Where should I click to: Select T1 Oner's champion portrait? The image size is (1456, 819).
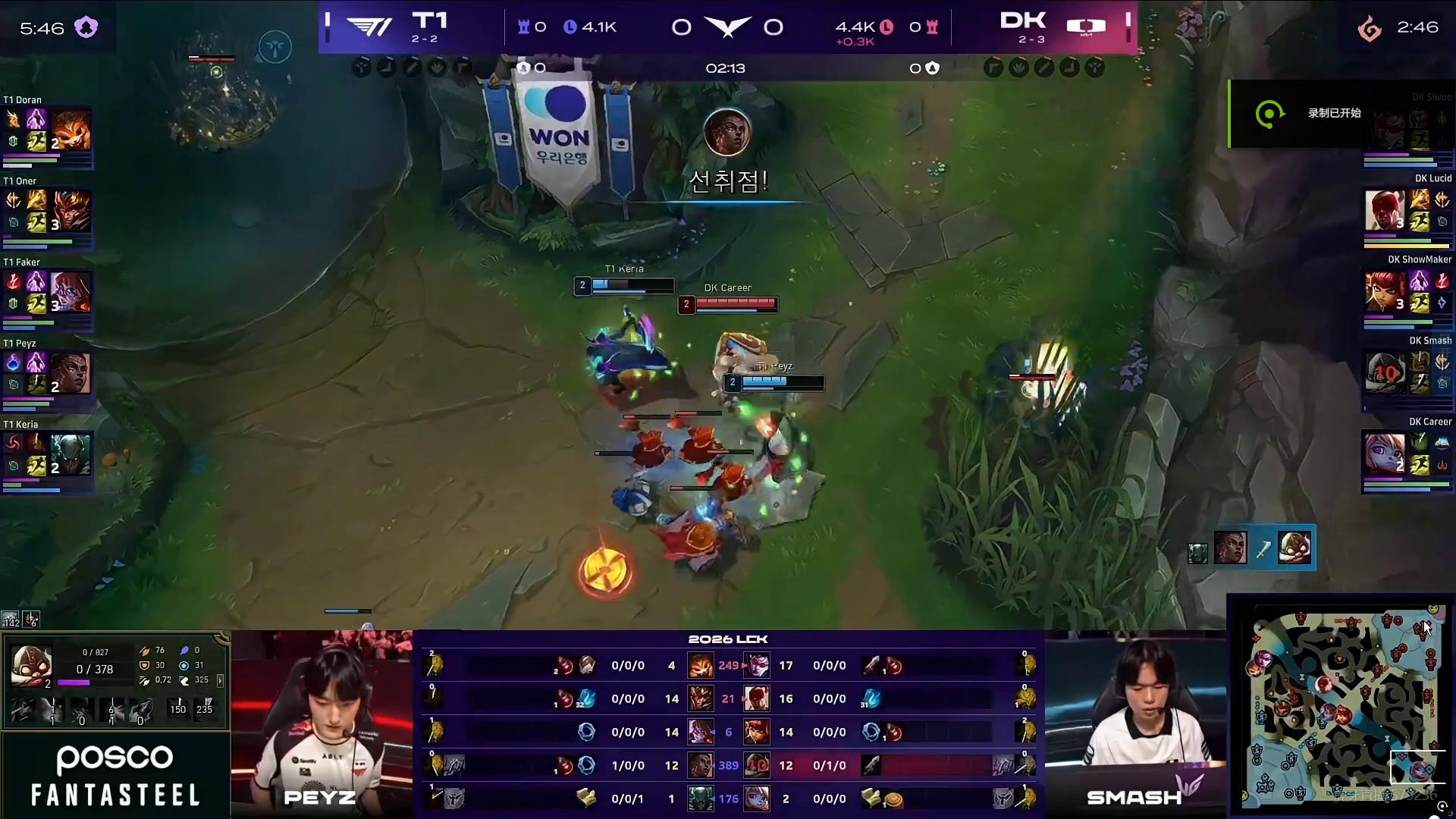(x=71, y=212)
